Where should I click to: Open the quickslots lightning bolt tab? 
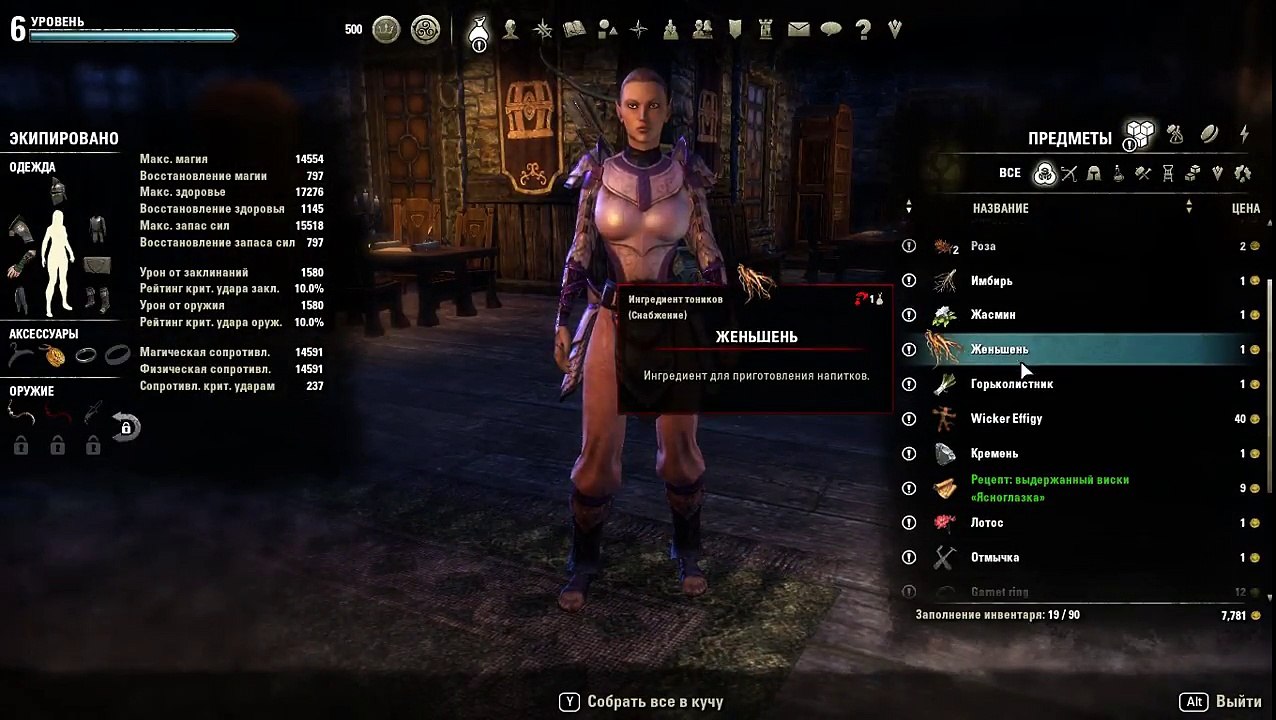click(x=1244, y=134)
